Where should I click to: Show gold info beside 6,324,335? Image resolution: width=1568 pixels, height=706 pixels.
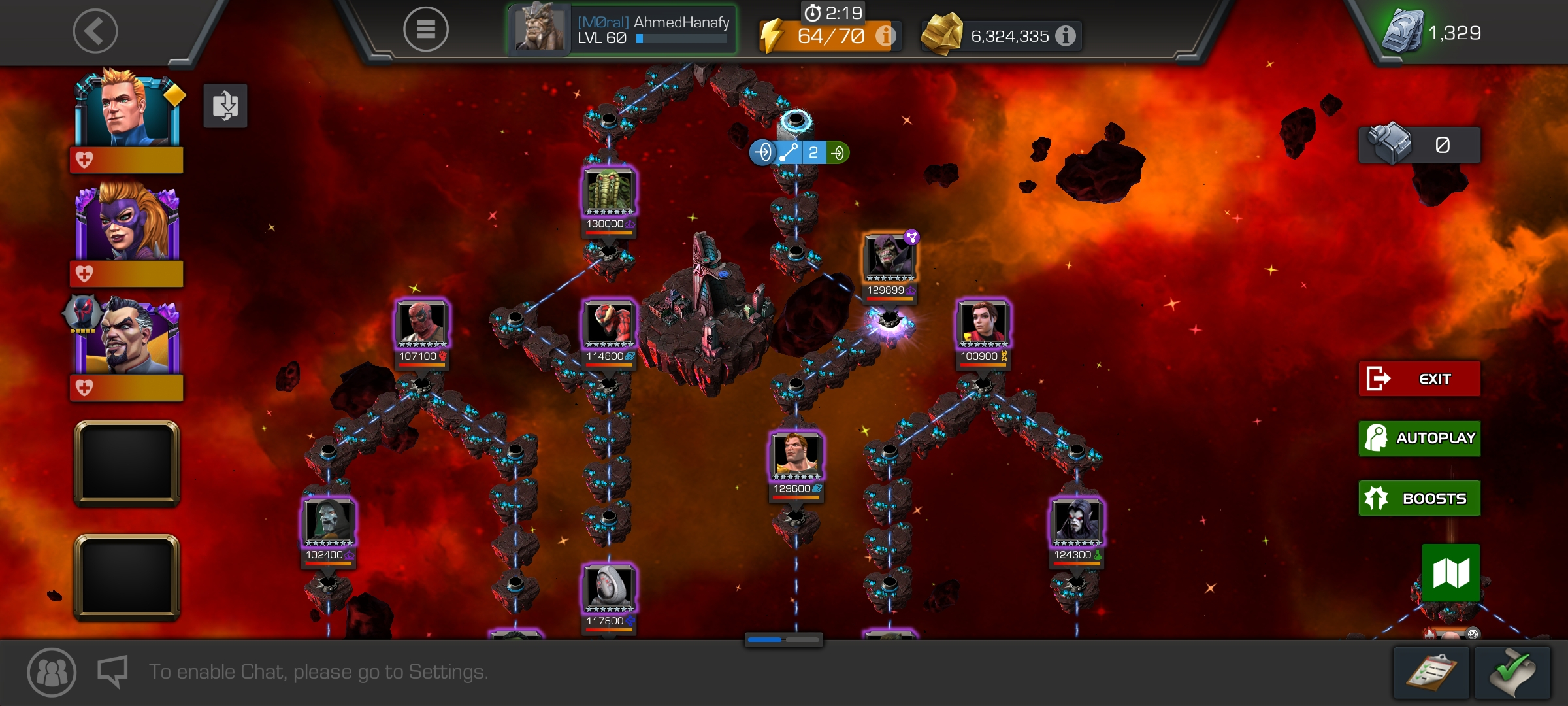(1066, 36)
